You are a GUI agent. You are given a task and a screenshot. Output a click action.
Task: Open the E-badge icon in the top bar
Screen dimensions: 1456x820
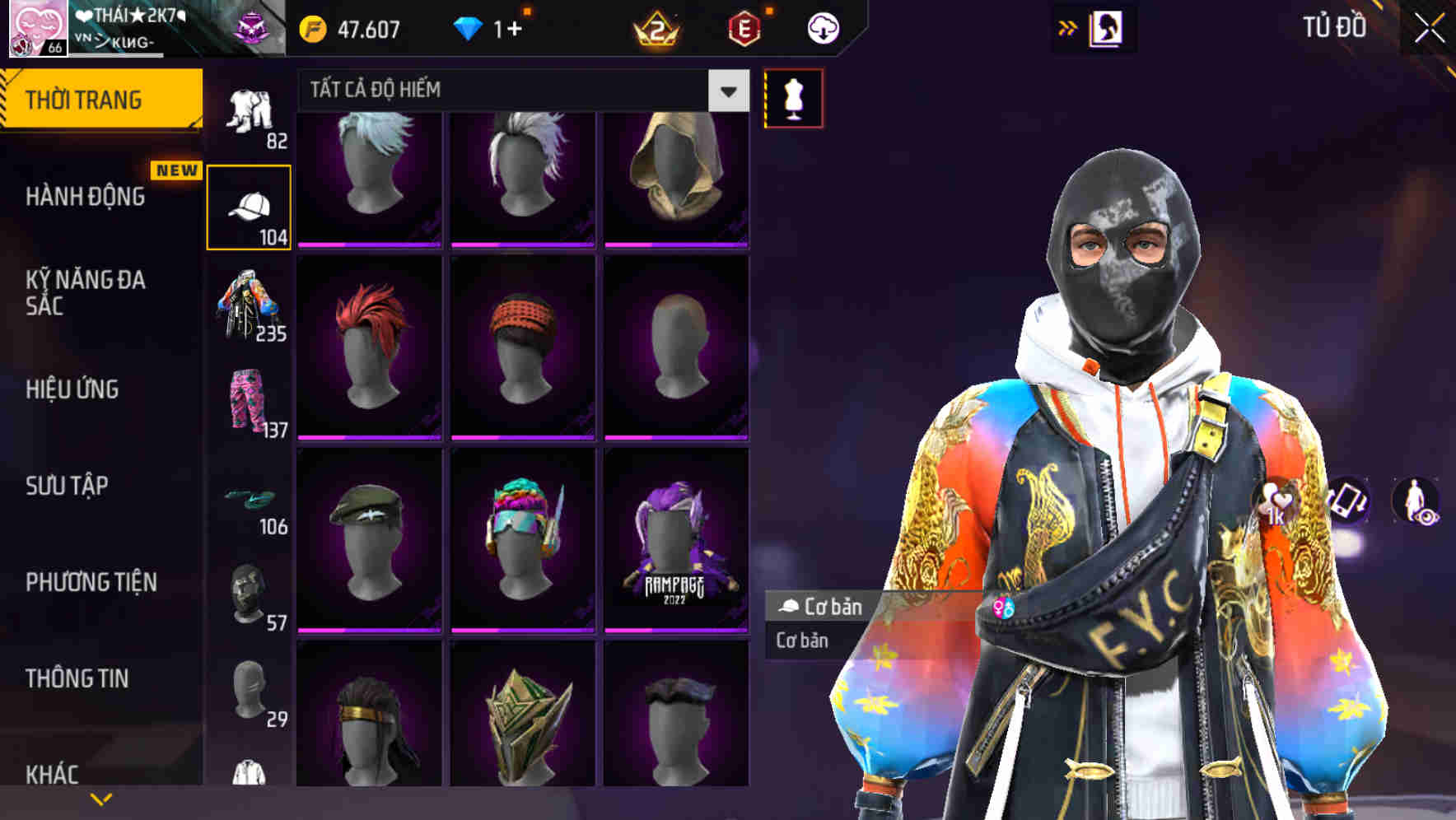(x=744, y=27)
